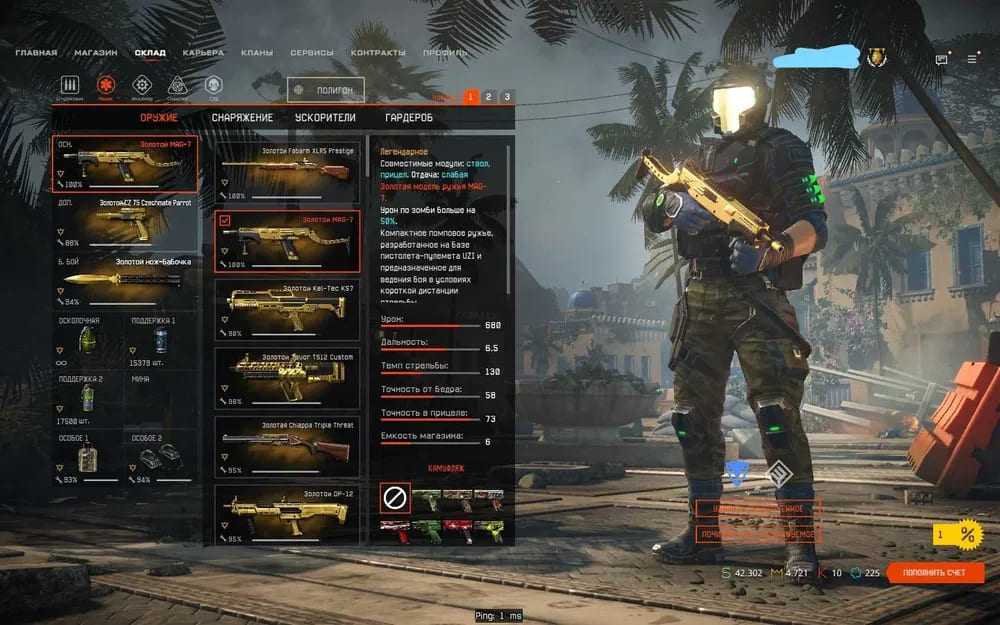Open the Кланы clans page
Screen dimensions: 1000x625
pos(257,53)
